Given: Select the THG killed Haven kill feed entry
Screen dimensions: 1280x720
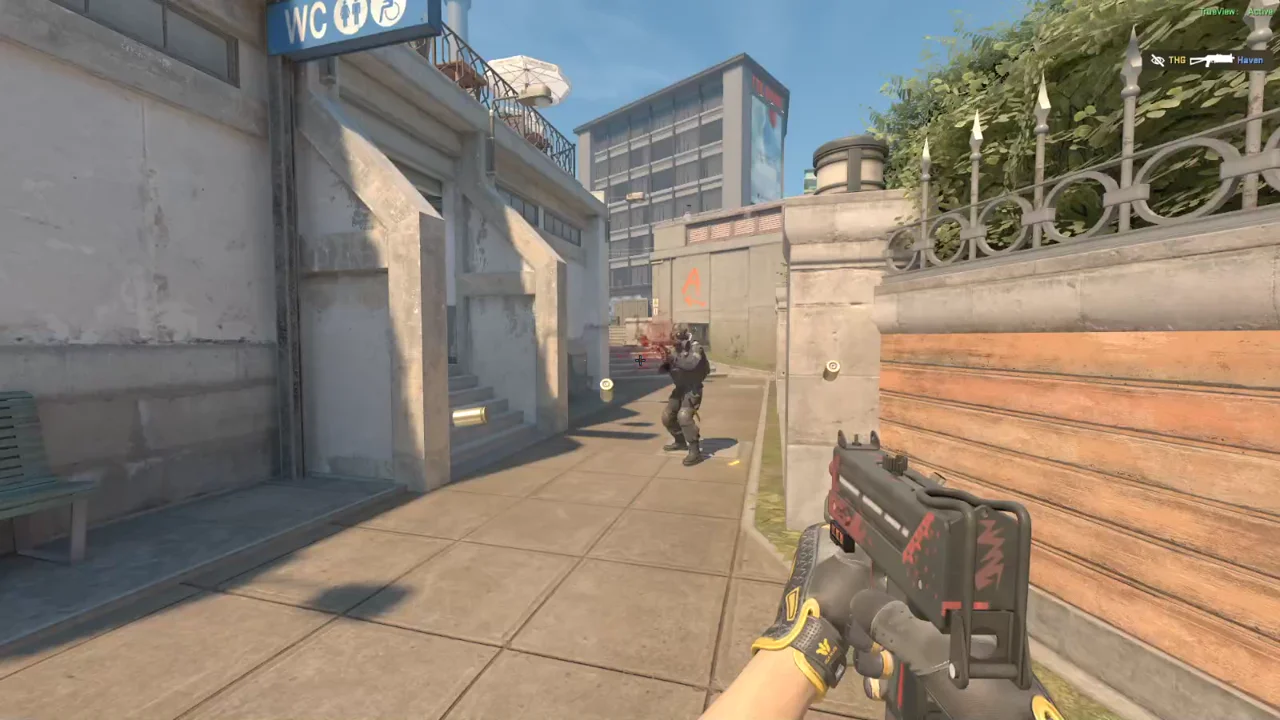Looking at the screenshot, I should 1210,60.
